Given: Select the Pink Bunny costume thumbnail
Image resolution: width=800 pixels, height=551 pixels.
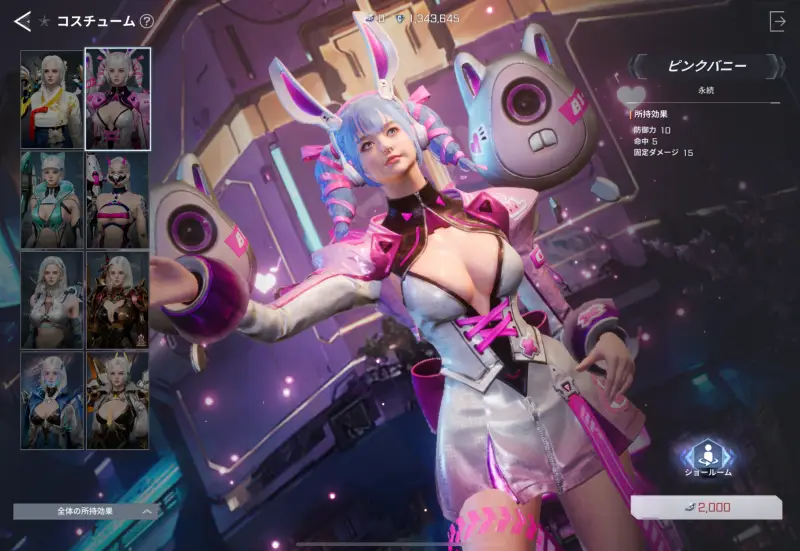Looking at the screenshot, I should [x=117, y=98].
